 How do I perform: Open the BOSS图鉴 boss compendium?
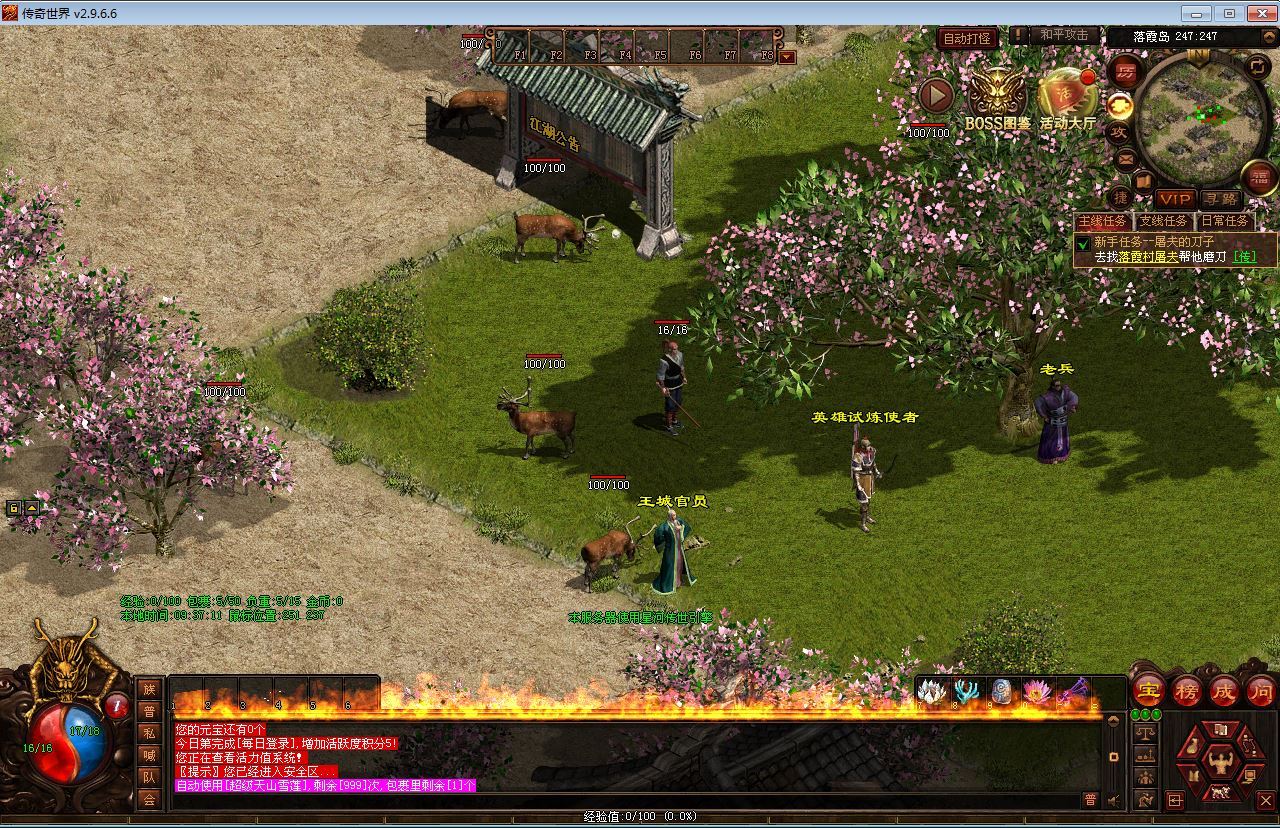pos(997,98)
